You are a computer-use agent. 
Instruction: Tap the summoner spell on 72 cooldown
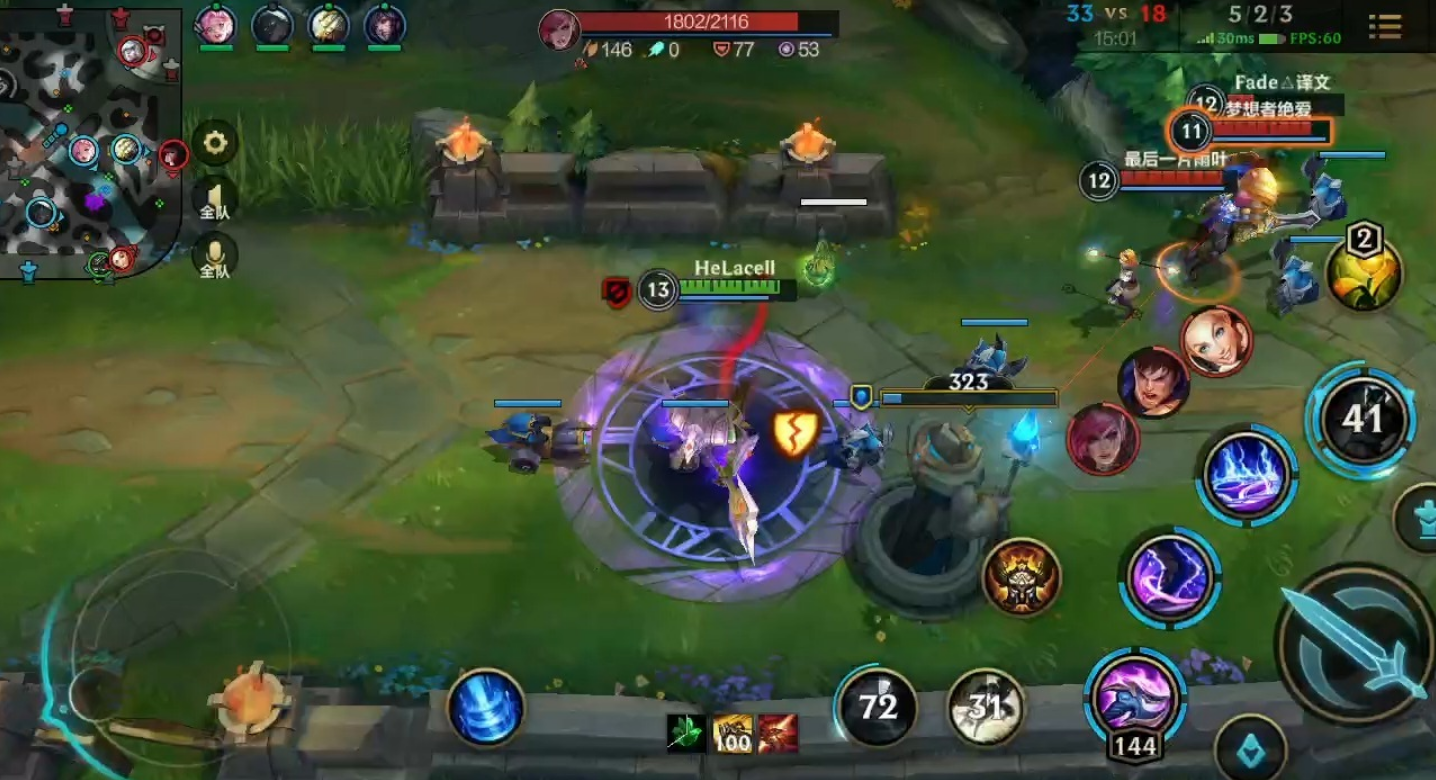point(877,707)
